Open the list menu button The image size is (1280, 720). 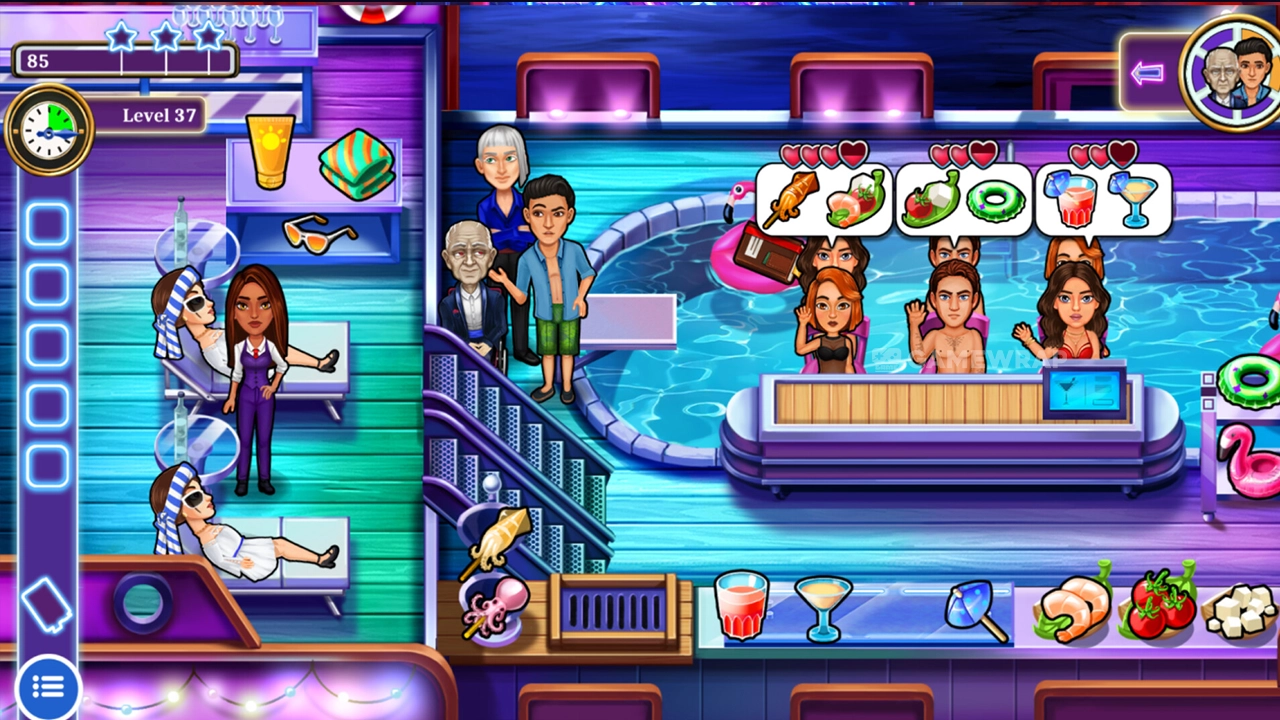[47, 687]
